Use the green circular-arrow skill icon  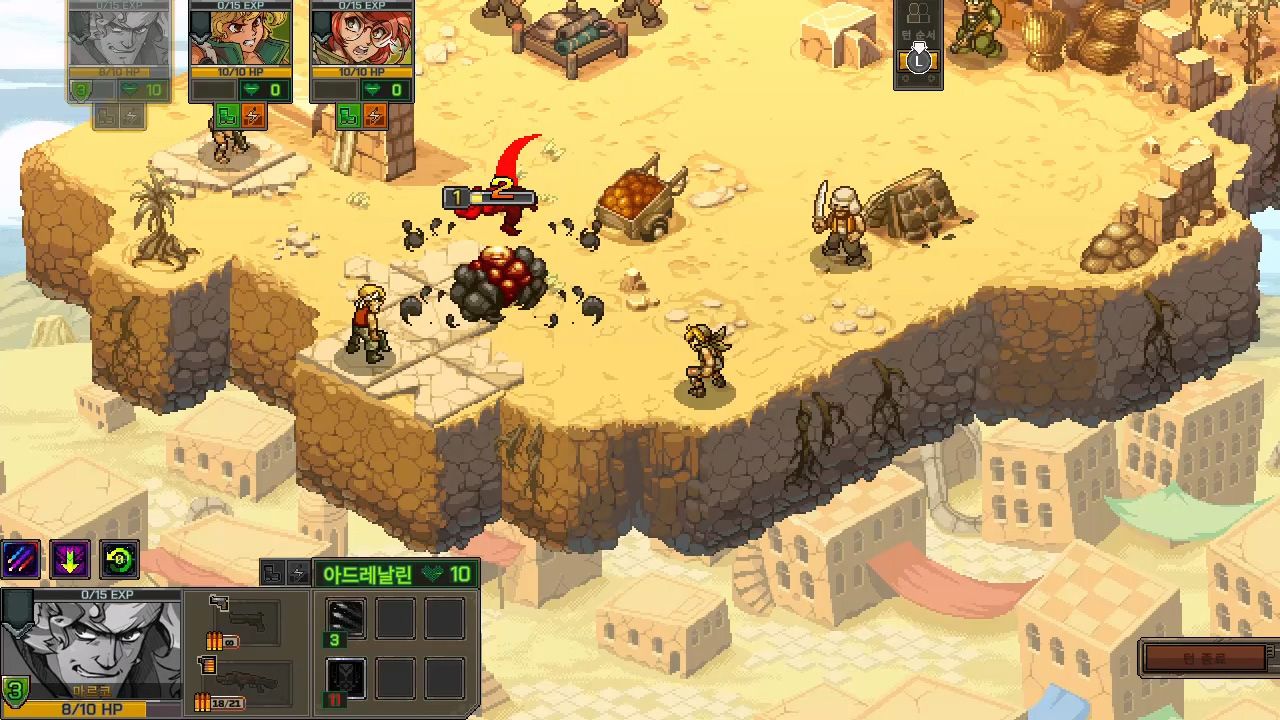(120, 561)
